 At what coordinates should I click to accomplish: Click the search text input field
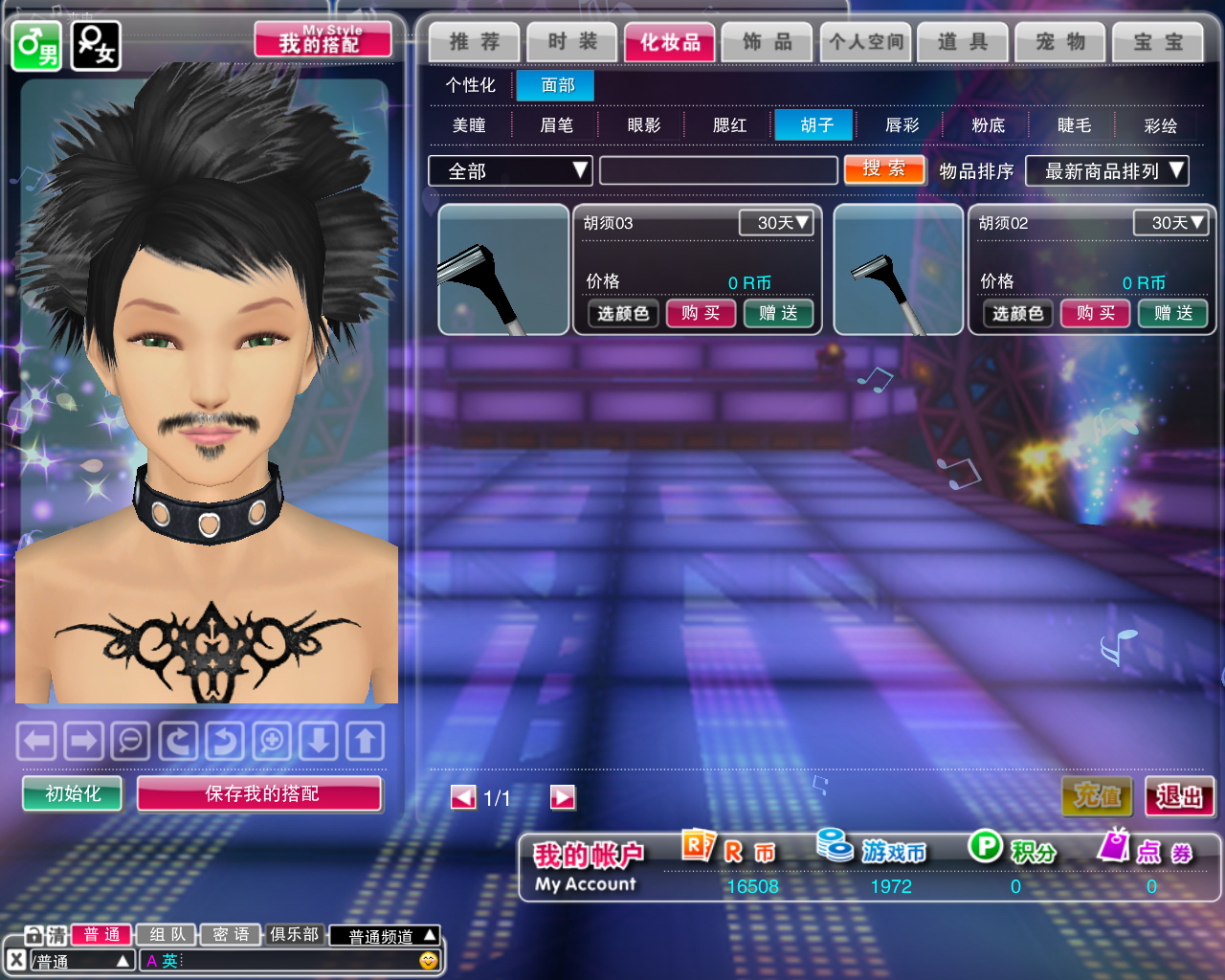pos(718,171)
